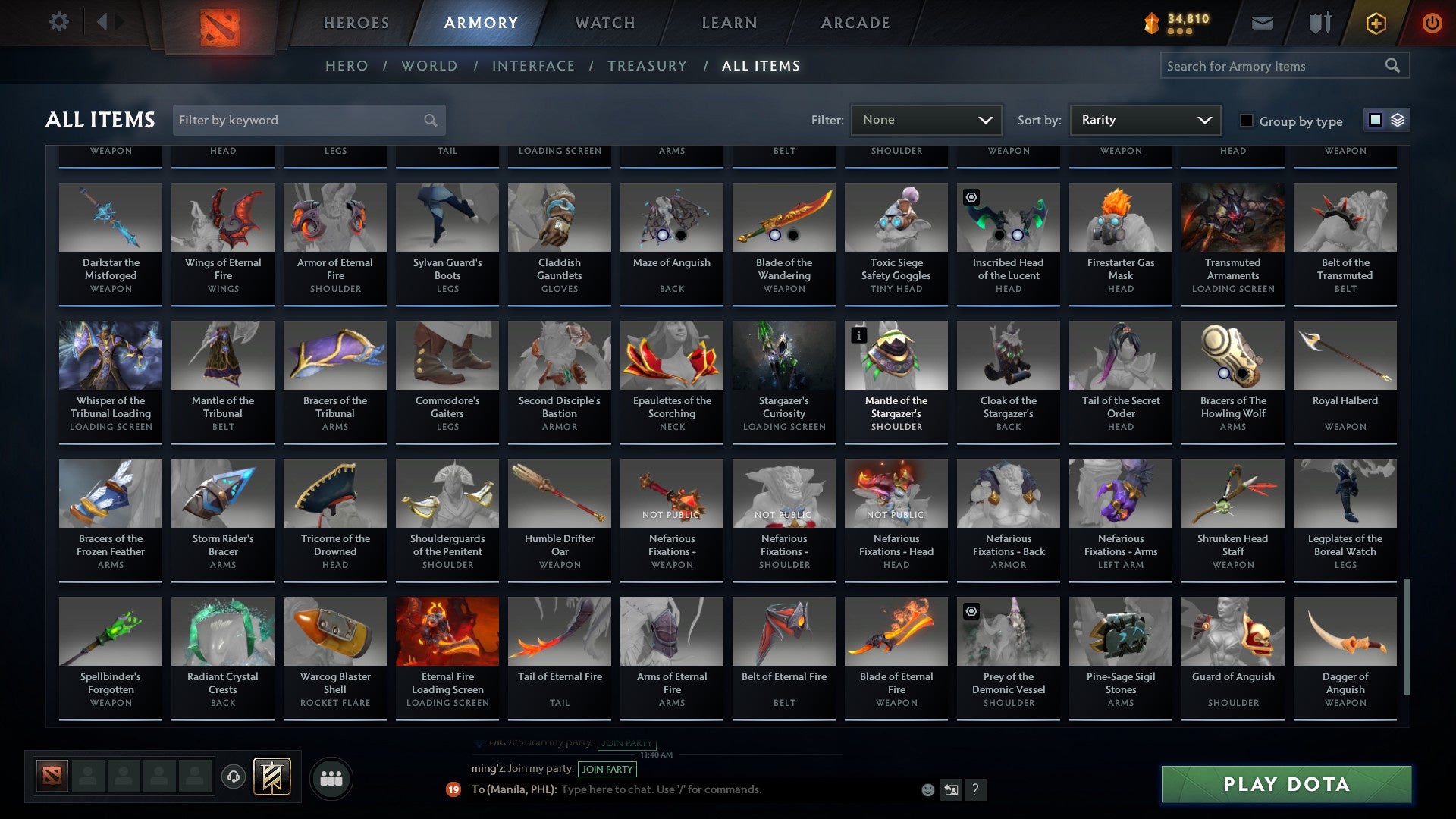The image size is (1456, 819).
Task: Switch to the WATCH tab
Action: pos(604,23)
